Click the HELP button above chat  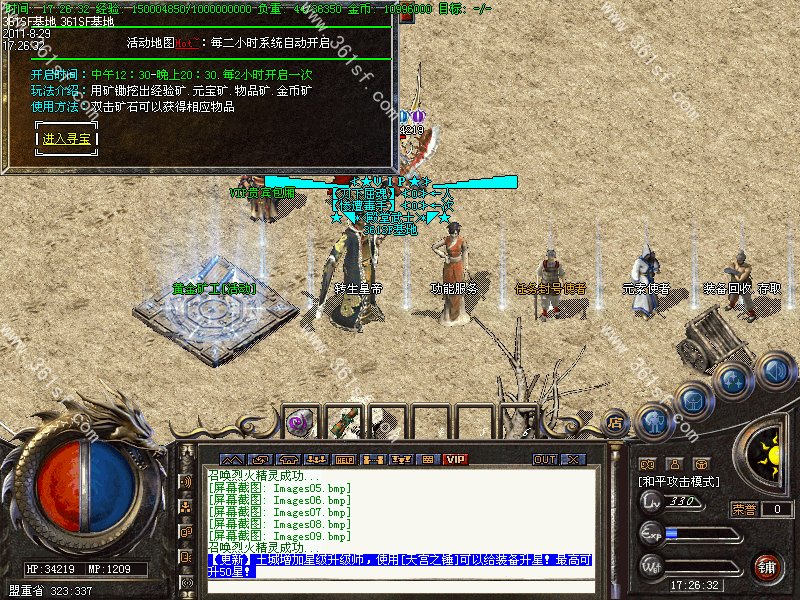[x=345, y=459]
